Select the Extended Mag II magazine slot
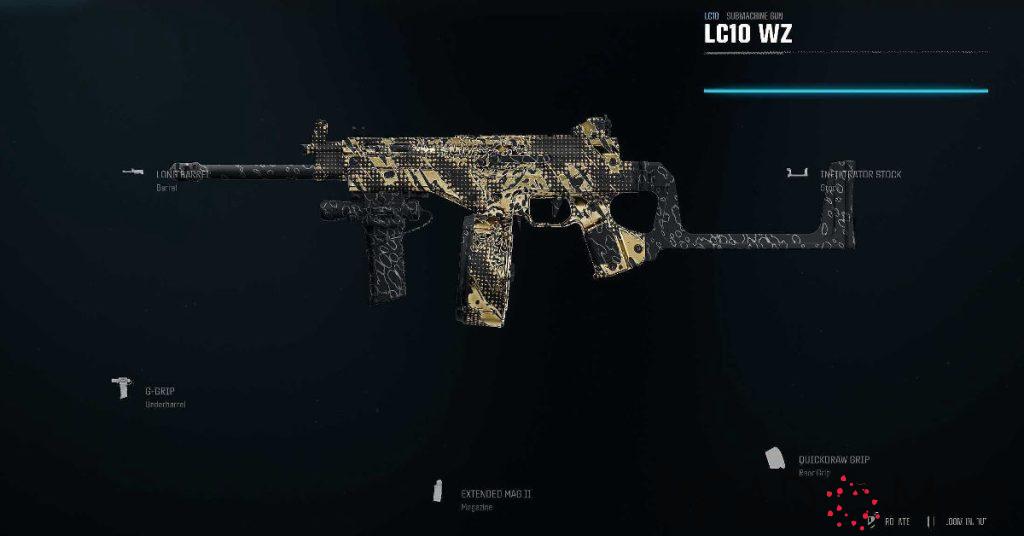Image resolution: width=1024 pixels, height=536 pixels. click(x=495, y=494)
